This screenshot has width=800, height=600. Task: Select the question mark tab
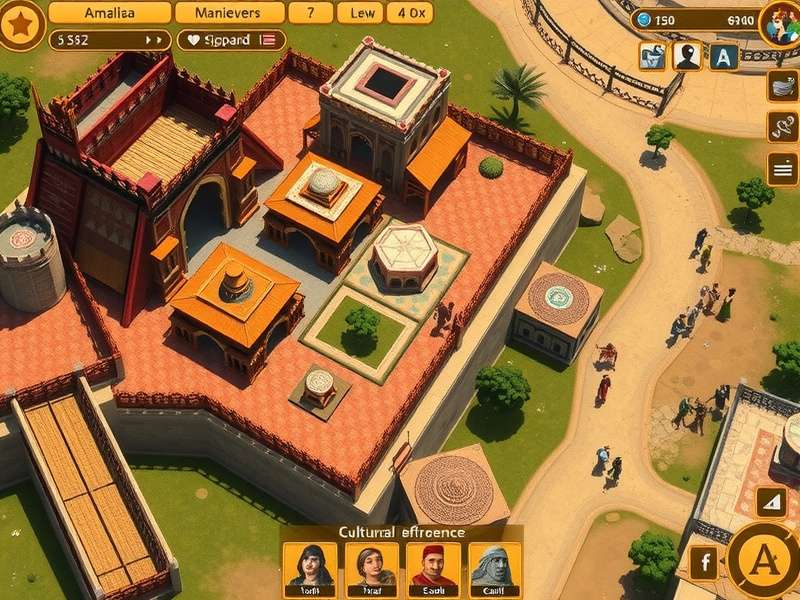point(311,13)
